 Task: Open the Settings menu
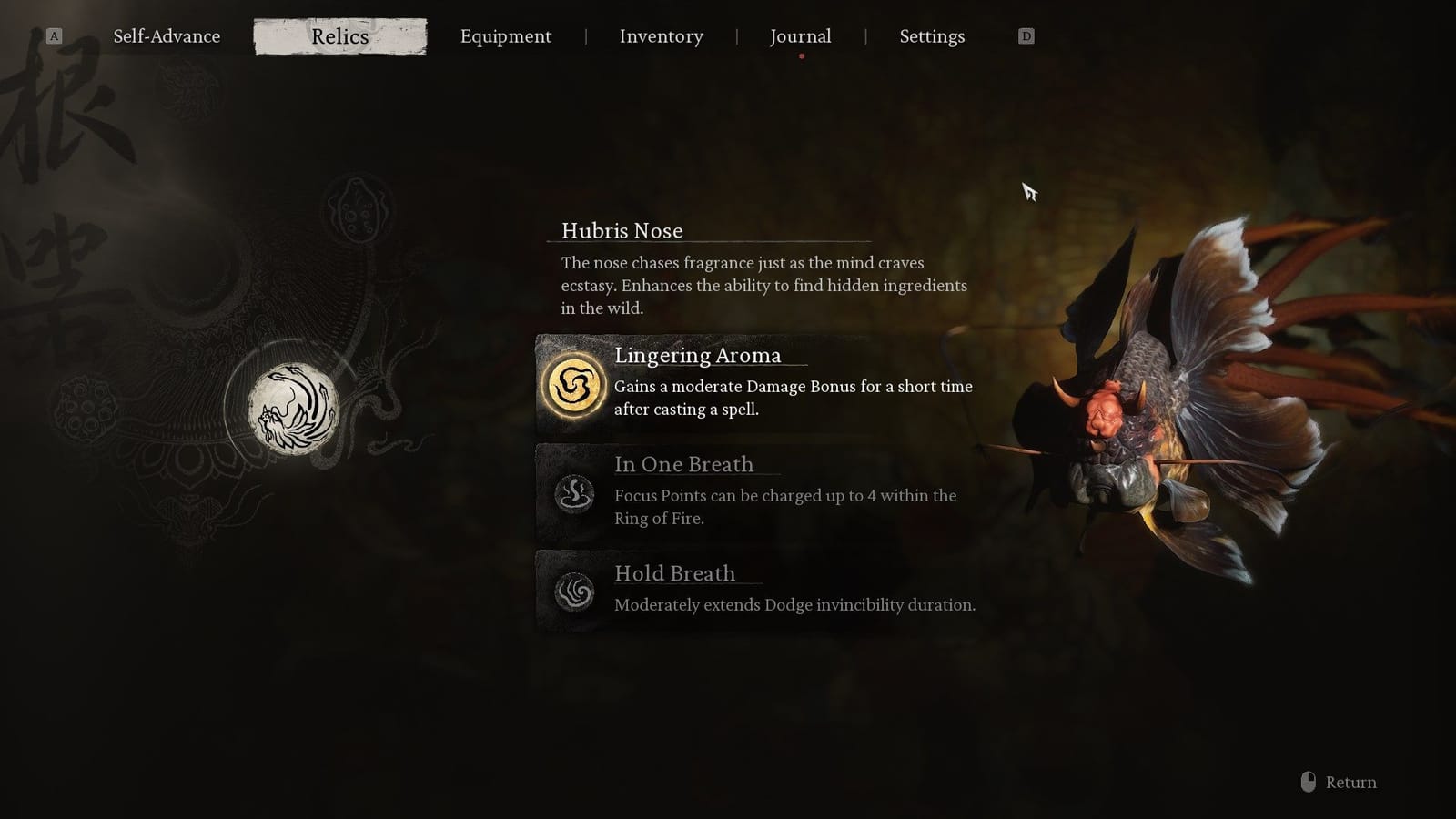(x=932, y=36)
